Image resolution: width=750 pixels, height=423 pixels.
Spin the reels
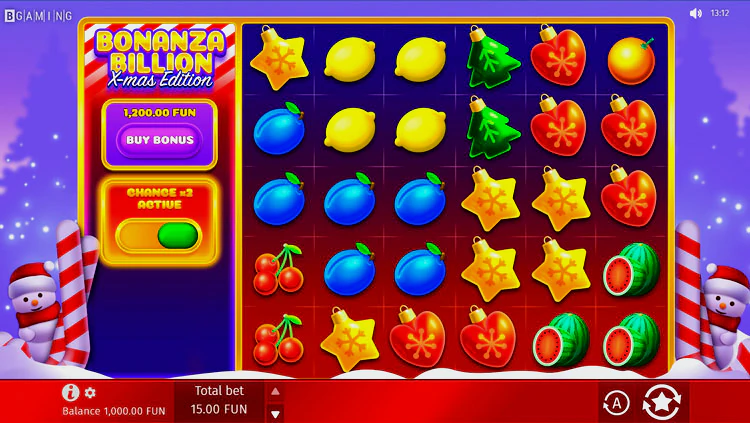[x=661, y=402]
